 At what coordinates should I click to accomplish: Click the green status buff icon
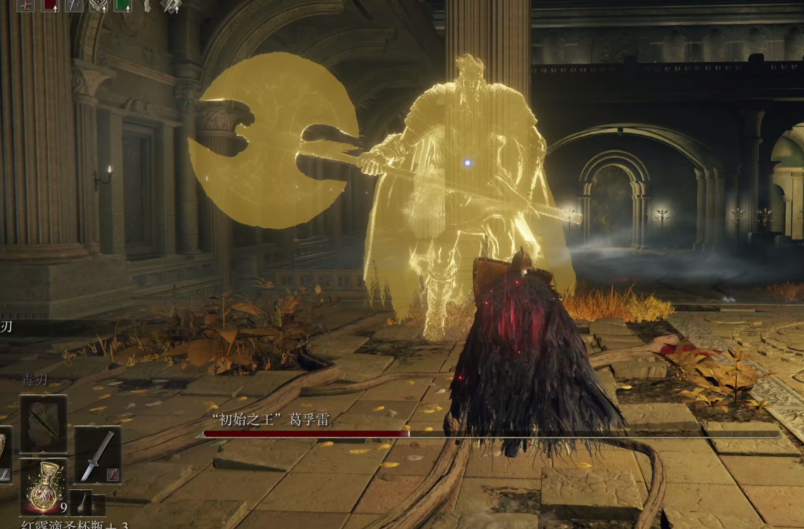point(122,5)
